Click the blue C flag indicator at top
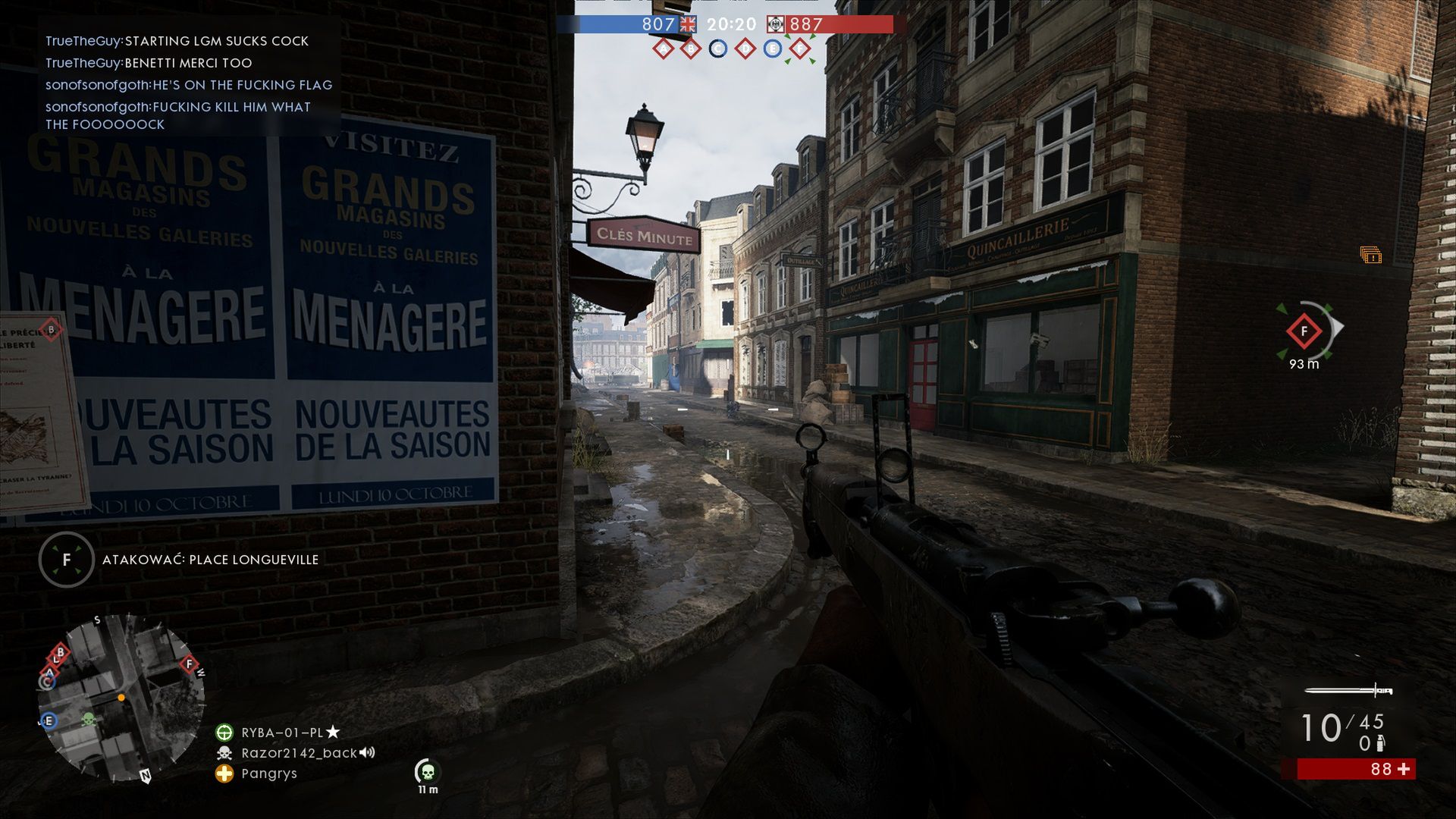 717,49
